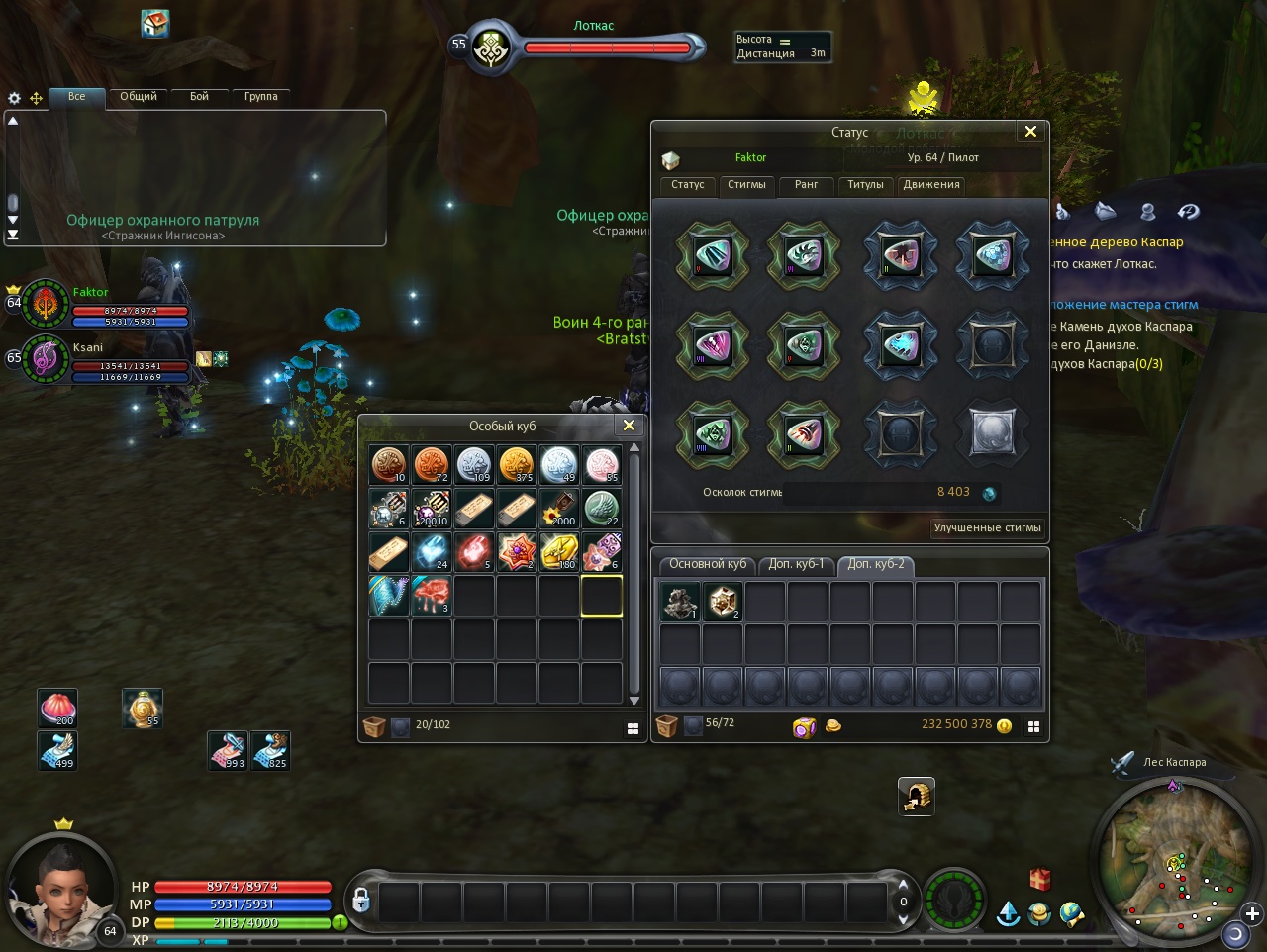Close the Особый куб window
1267x952 pixels.
pyautogui.click(x=629, y=426)
